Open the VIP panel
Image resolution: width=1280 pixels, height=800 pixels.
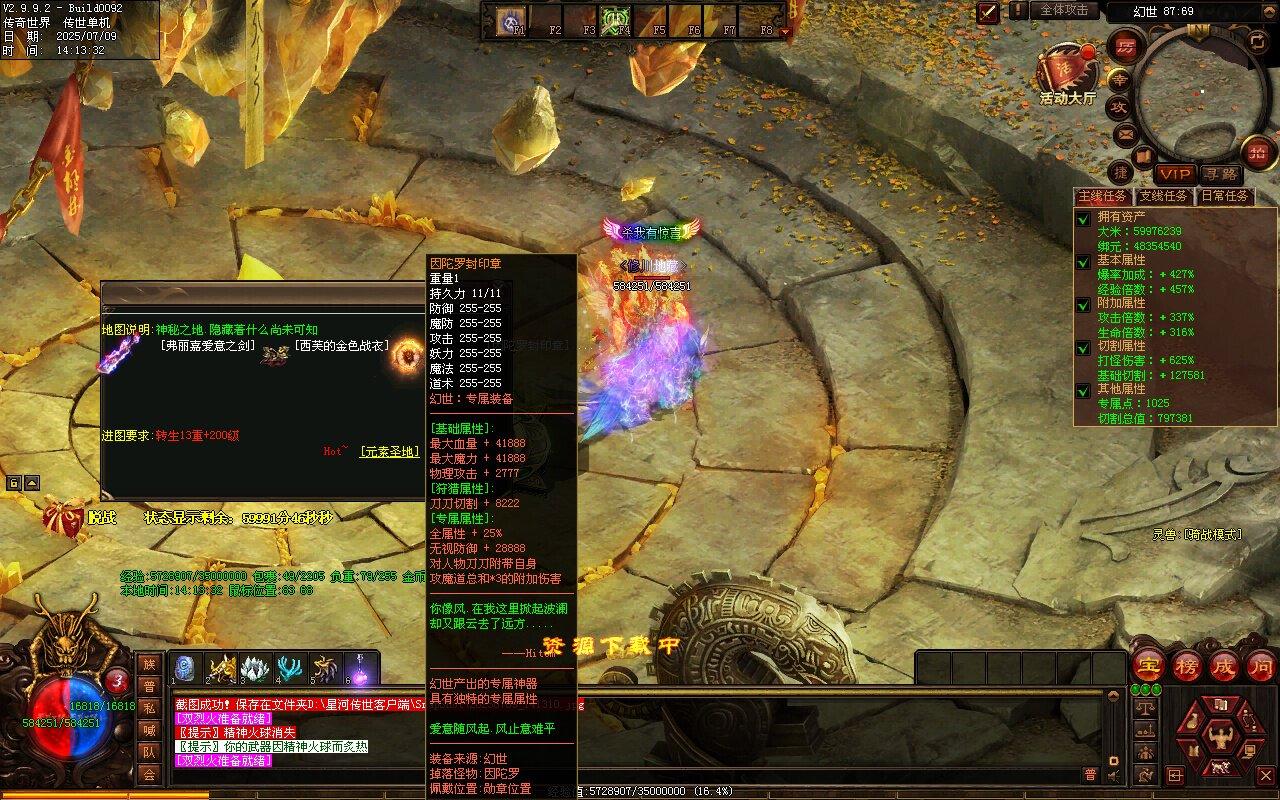pos(1176,174)
